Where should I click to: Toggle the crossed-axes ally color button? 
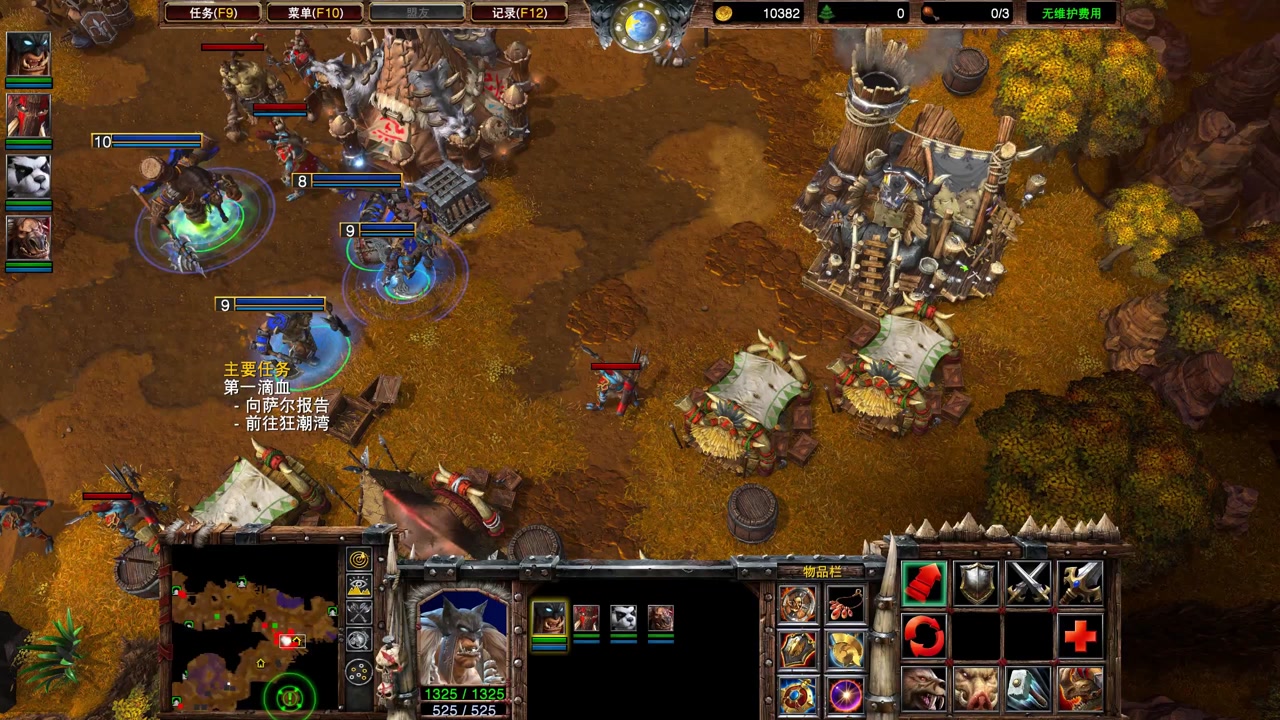tap(359, 612)
